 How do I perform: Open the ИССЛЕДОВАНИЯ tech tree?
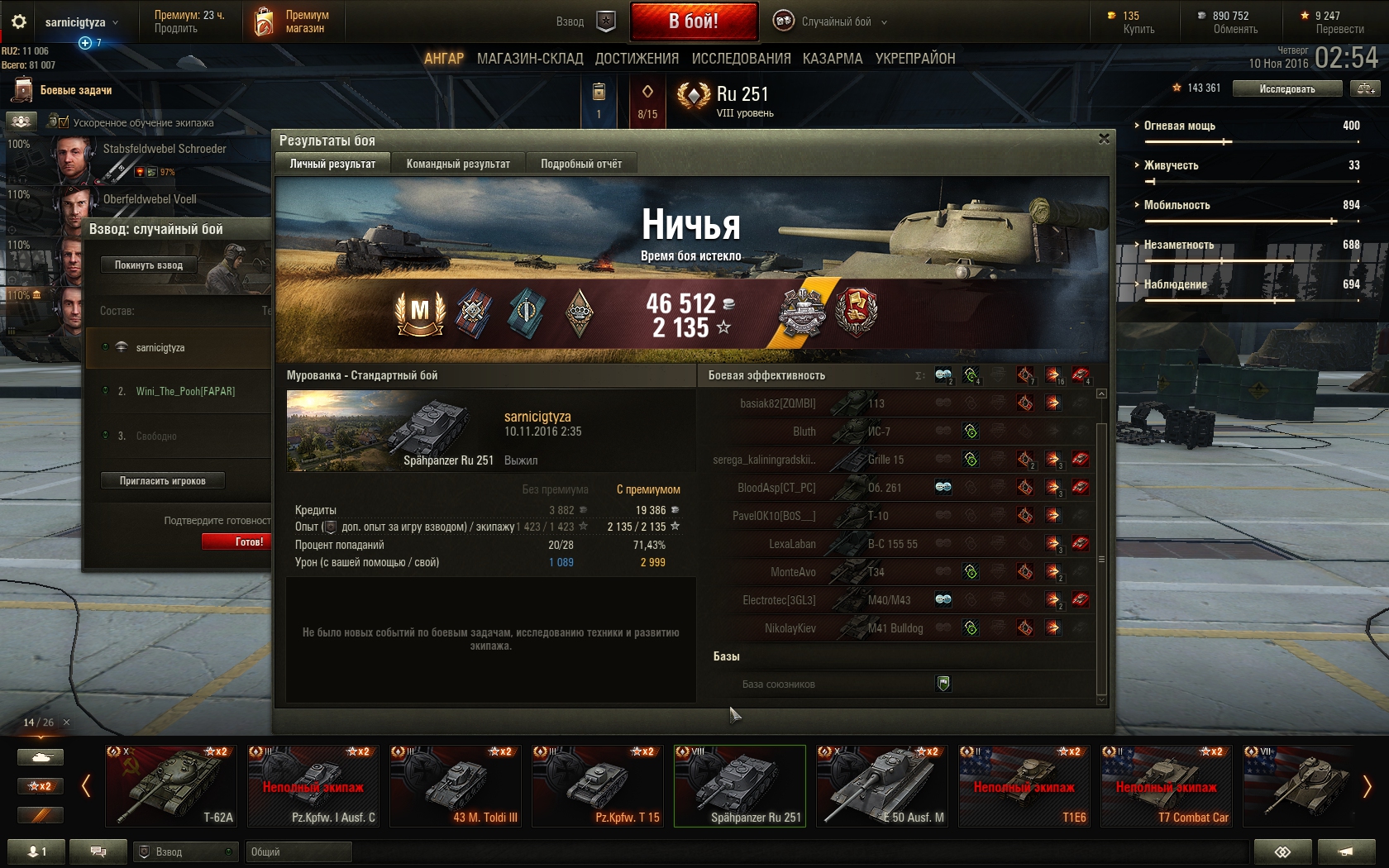point(741,59)
